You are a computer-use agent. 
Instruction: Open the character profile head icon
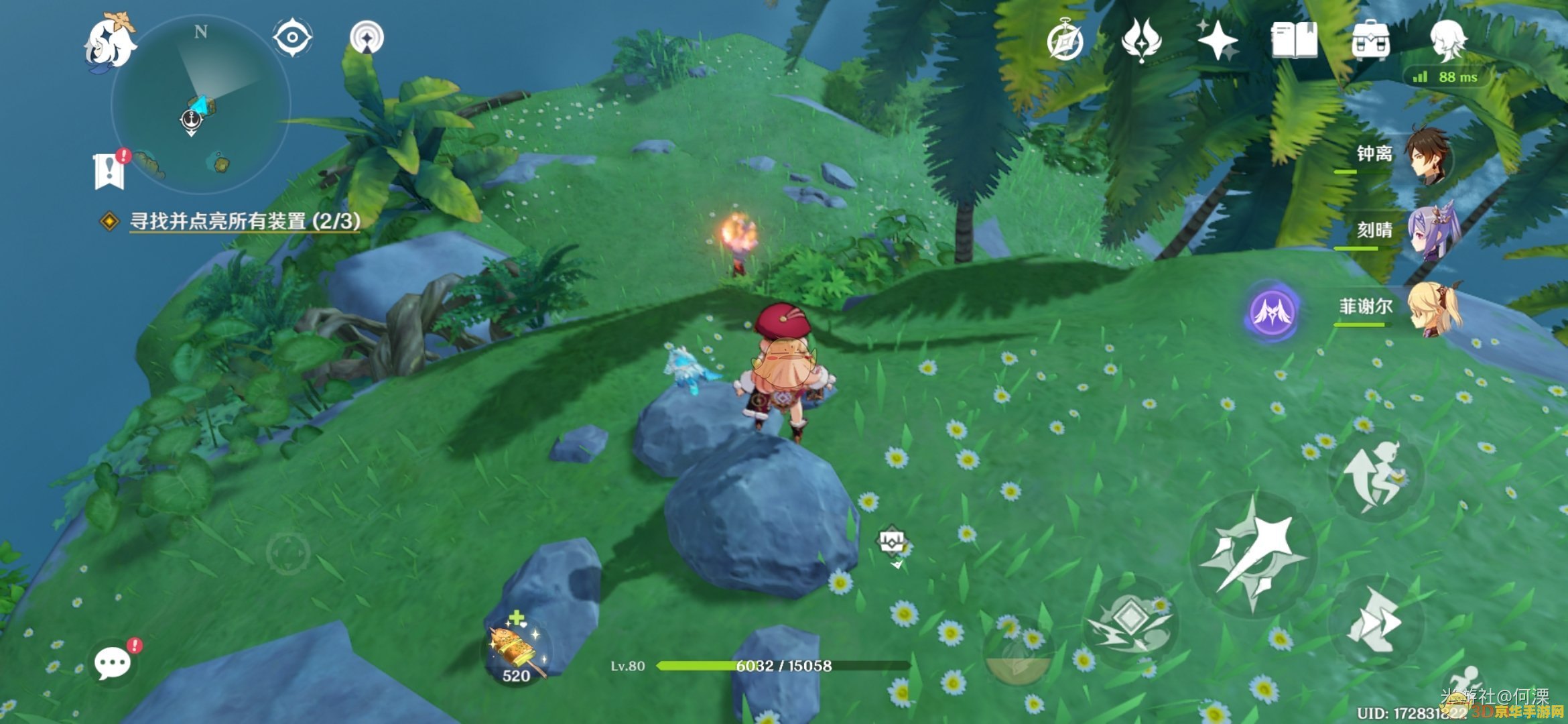coord(1447,40)
